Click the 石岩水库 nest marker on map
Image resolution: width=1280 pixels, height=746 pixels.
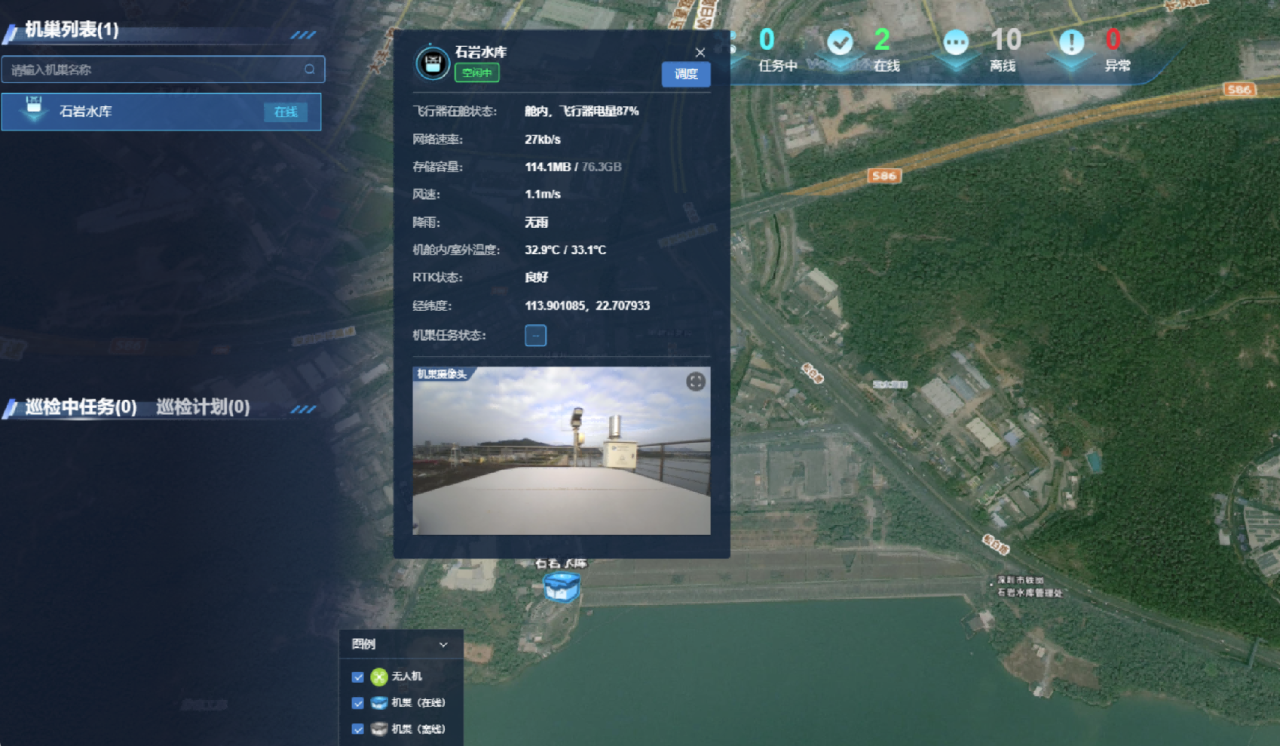pos(561,587)
